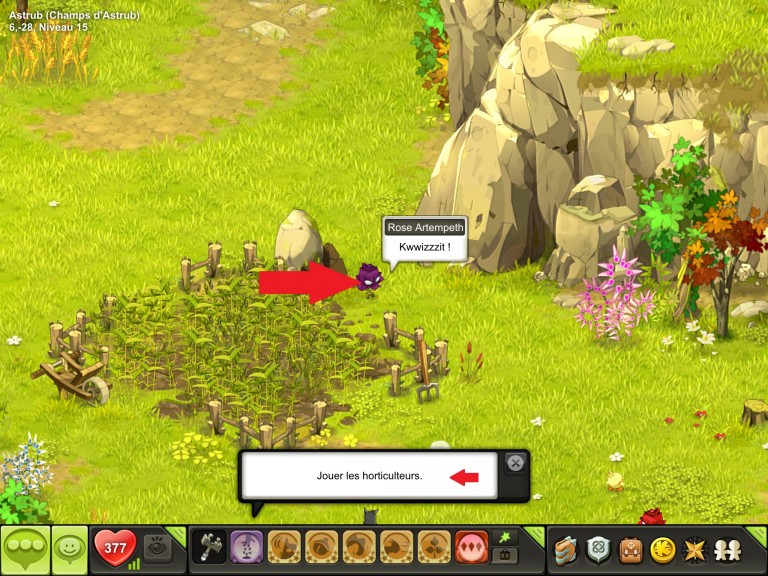Screen dimensions: 768x576
Task: Select the hammer weapon slot
Action: point(208,548)
